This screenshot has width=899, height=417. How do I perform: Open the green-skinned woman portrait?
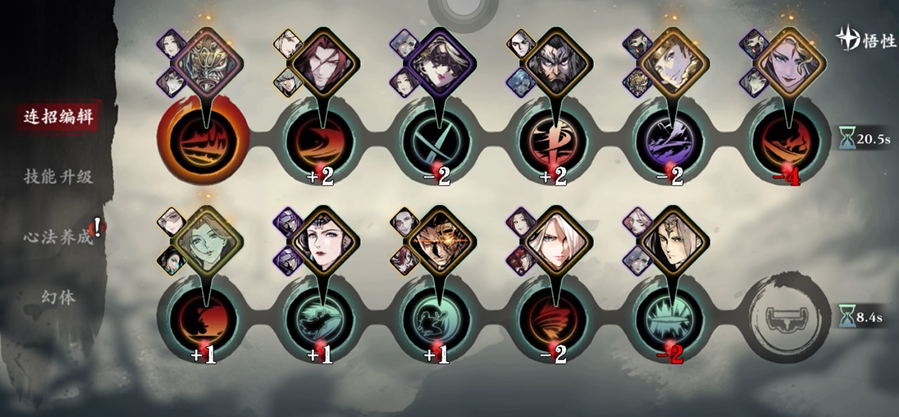(206, 238)
